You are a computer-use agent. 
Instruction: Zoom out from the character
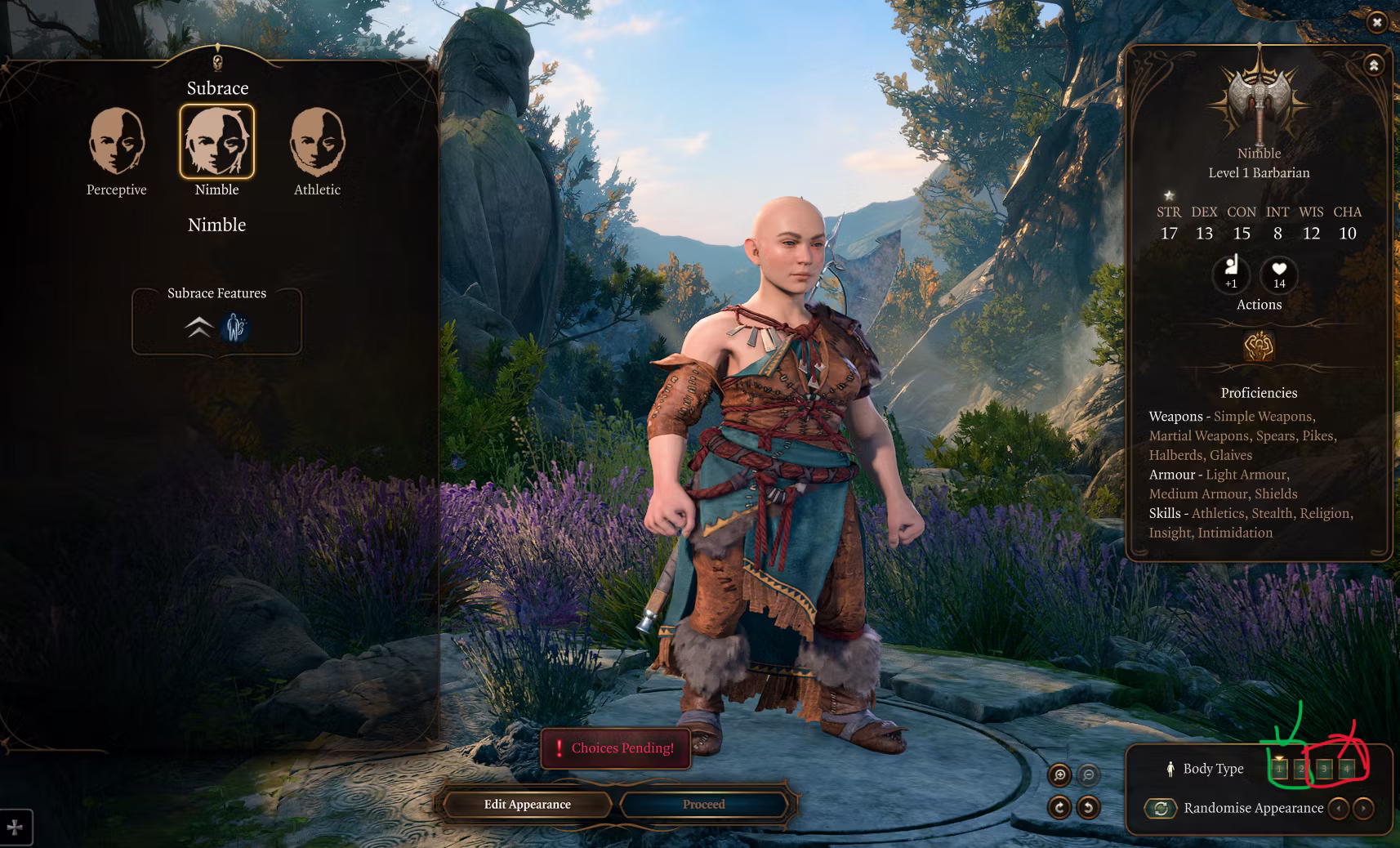[x=1088, y=775]
